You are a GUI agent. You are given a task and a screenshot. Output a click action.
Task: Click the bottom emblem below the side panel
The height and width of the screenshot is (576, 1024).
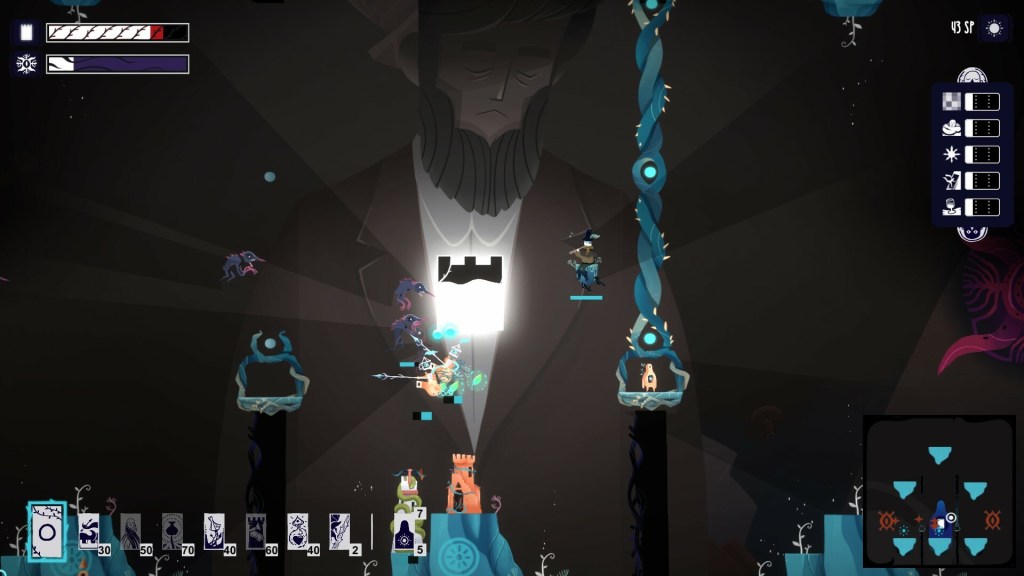967,234
